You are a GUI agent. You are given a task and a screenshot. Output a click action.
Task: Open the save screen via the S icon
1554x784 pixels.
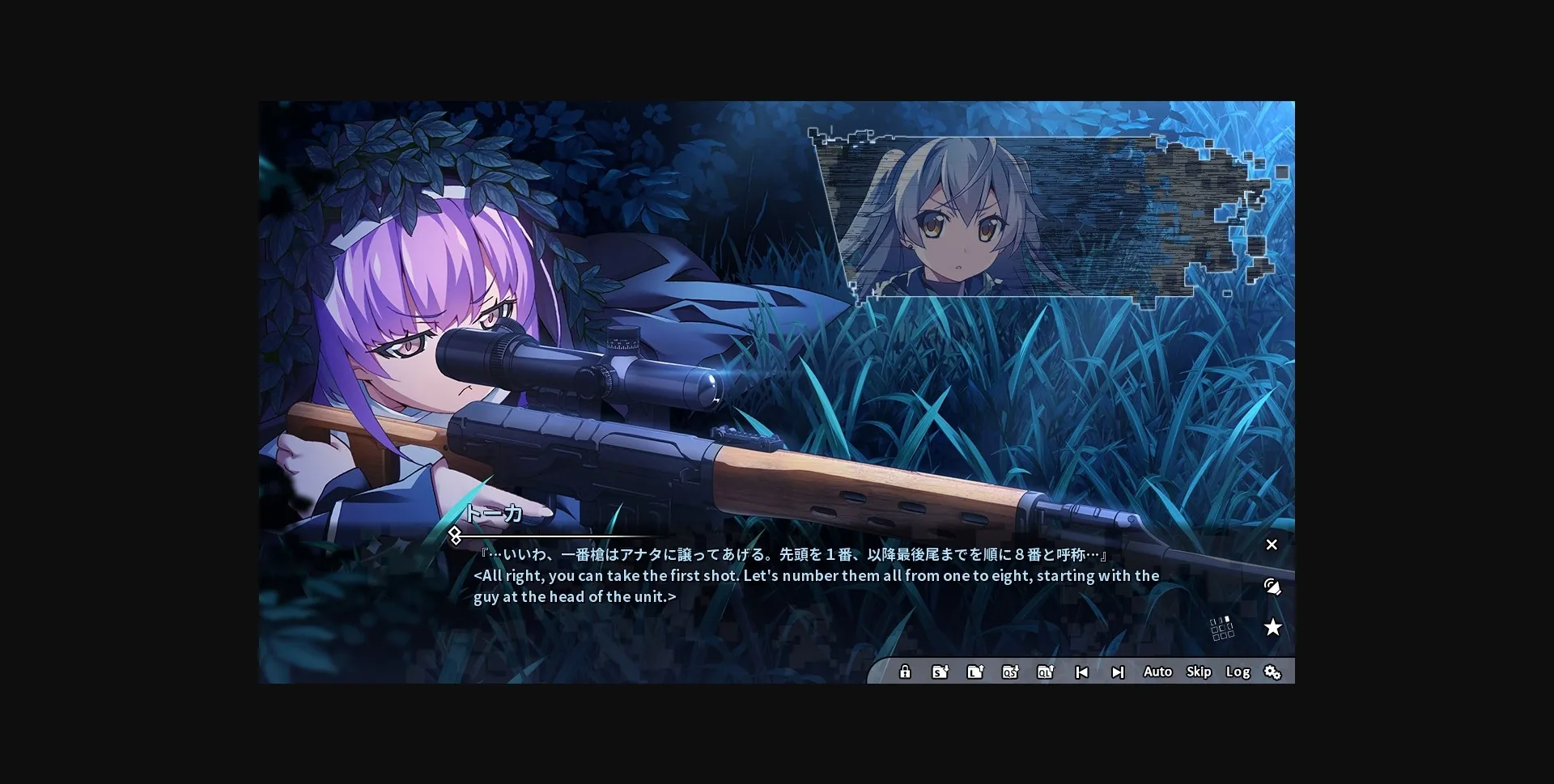(x=939, y=672)
